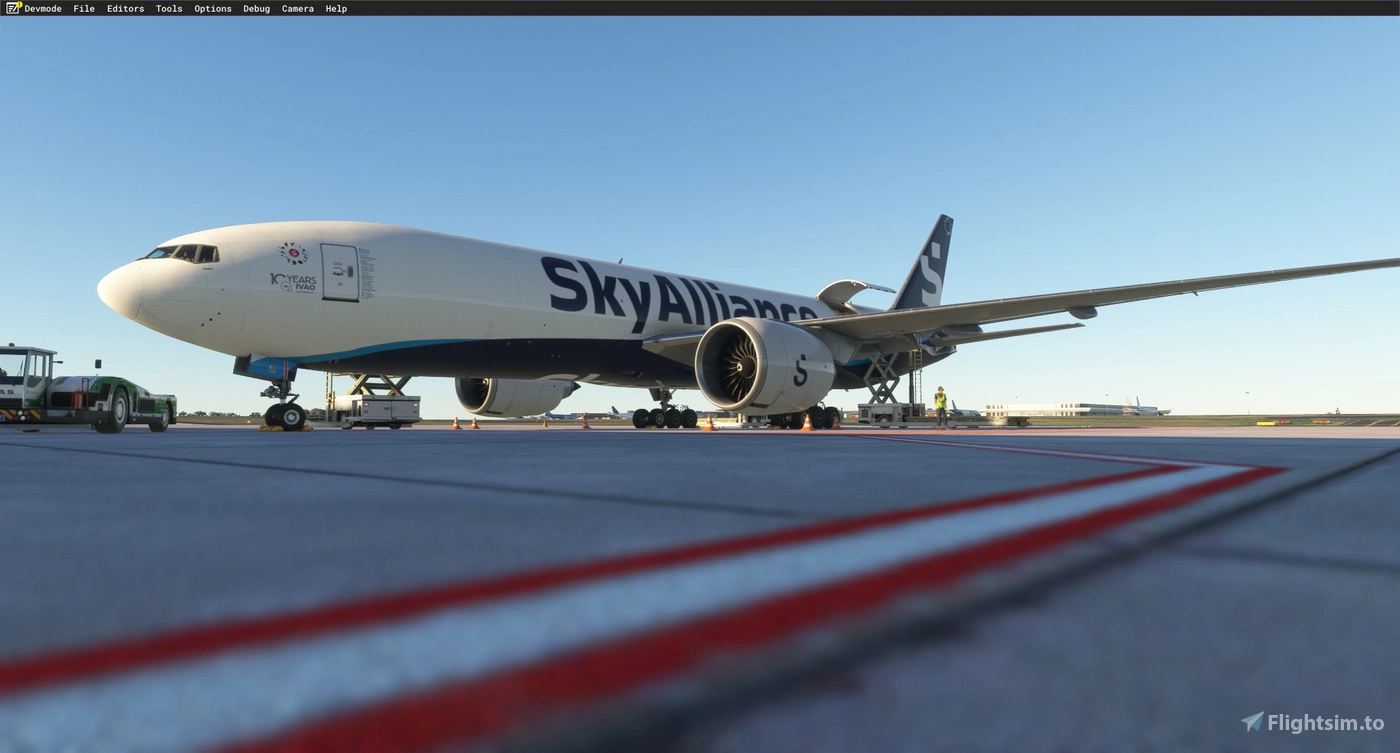Open the Help menu

[334, 8]
